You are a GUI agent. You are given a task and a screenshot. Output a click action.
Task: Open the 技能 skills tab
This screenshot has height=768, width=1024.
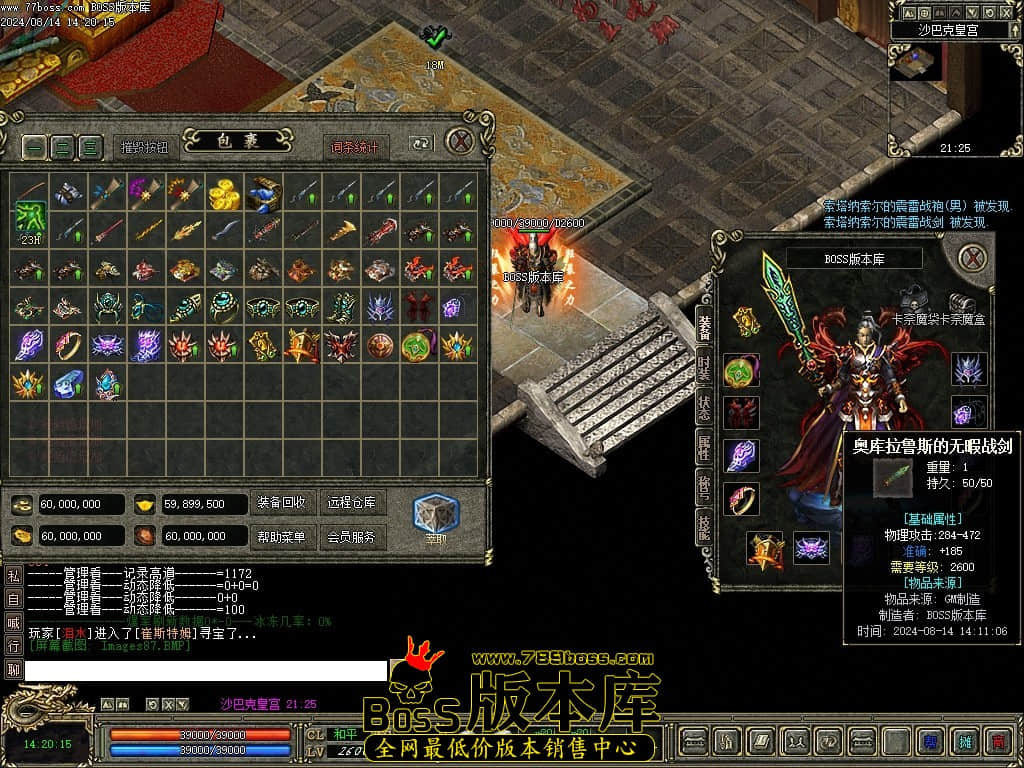(x=704, y=527)
